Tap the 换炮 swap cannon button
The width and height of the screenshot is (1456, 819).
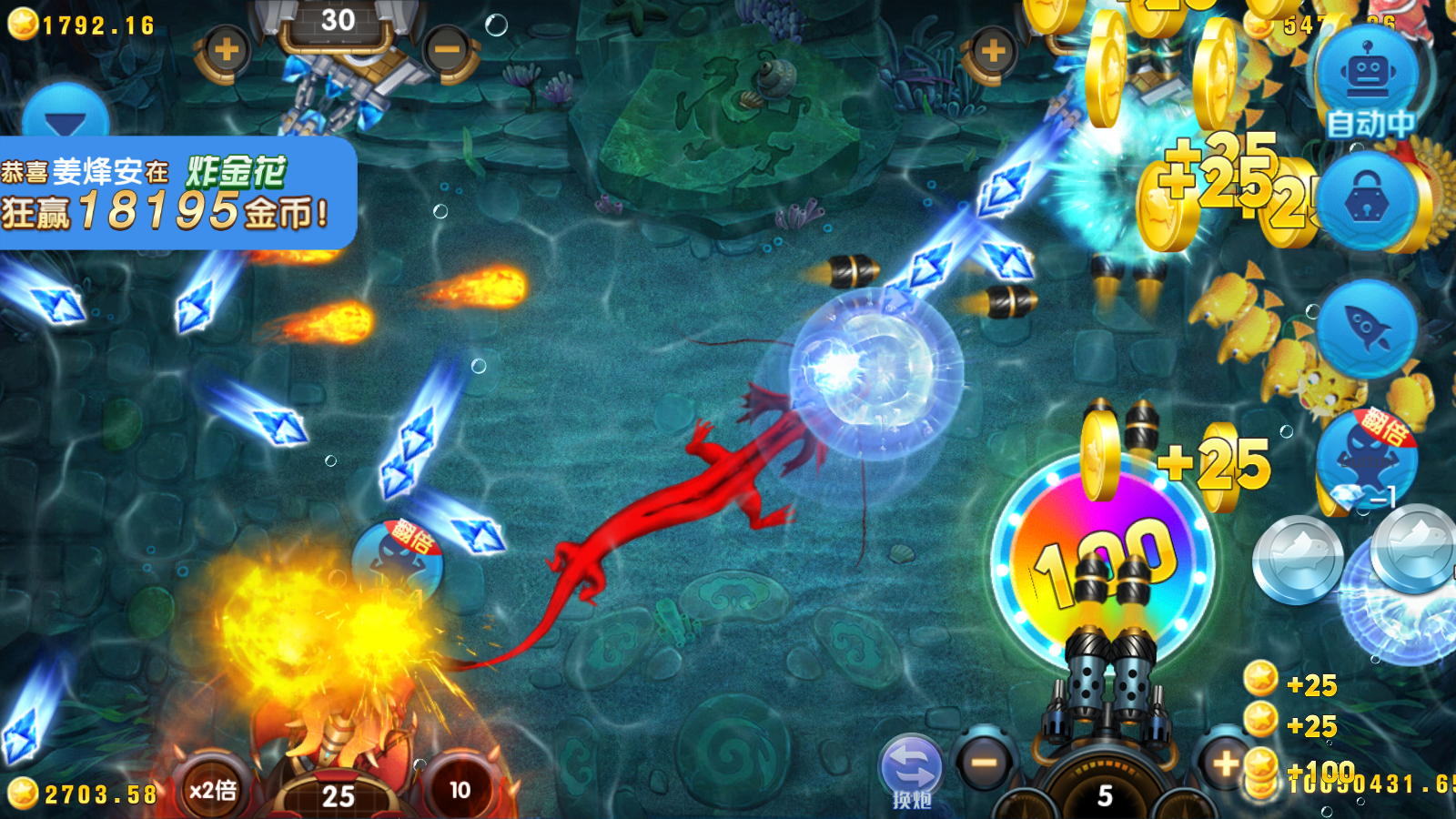(911, 770)
